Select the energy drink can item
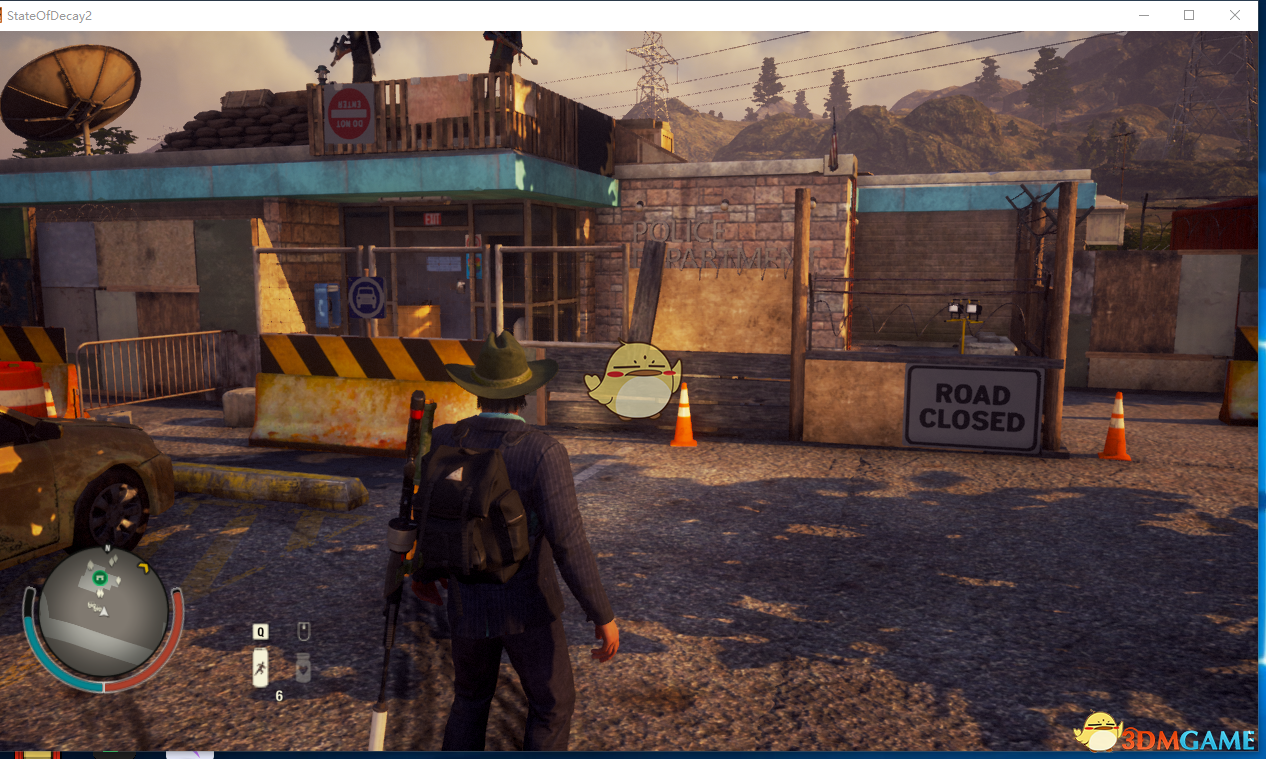 (x=260, y=667)
